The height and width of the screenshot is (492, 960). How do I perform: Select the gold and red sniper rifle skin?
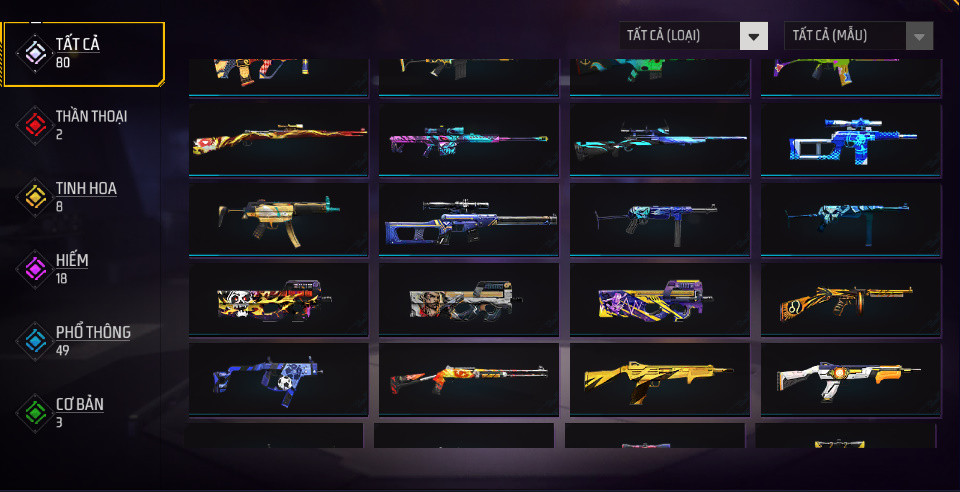click(x=278, y=140)
